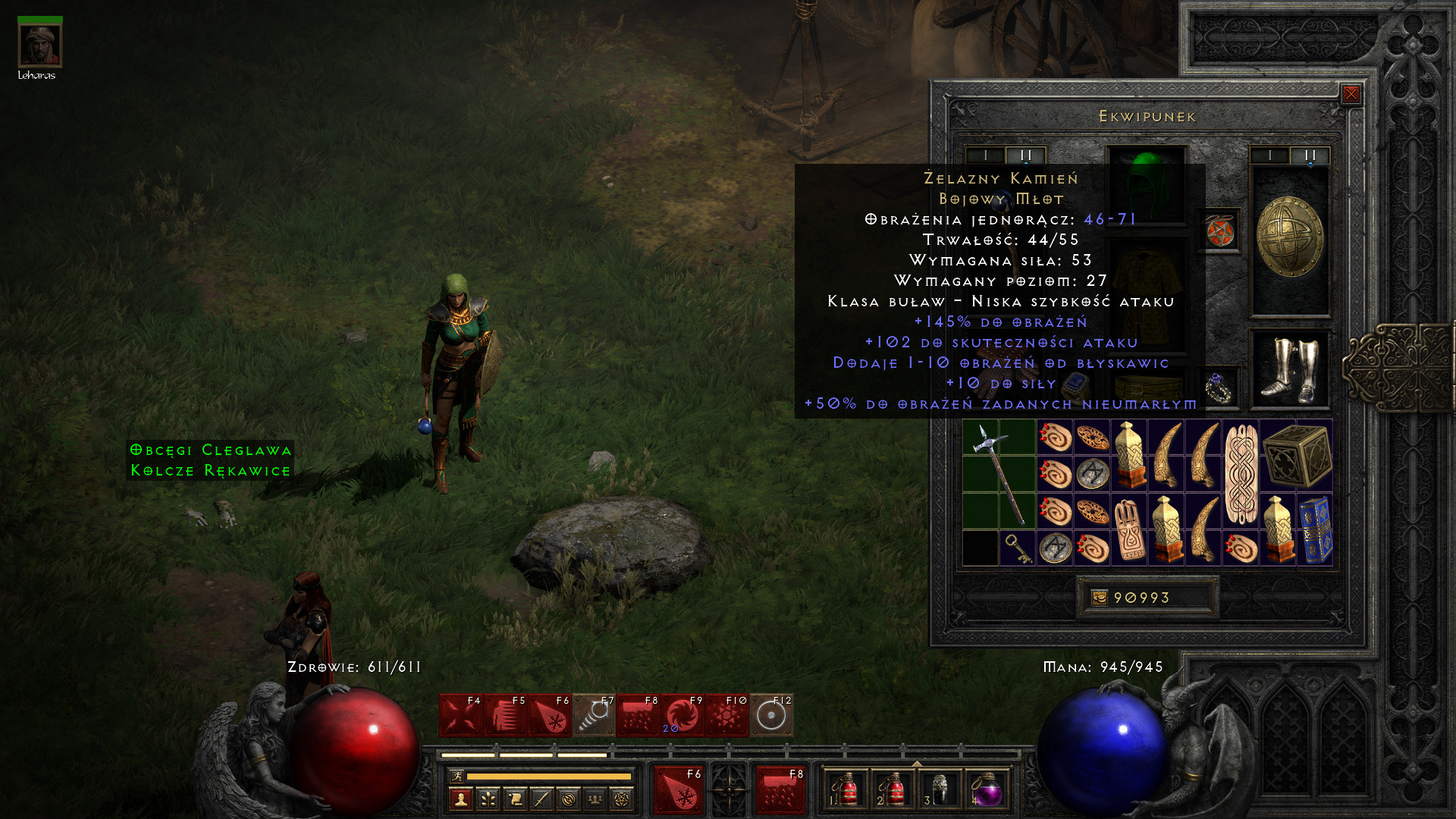The height and width of the screenshot is (819, 1456).
Task: Open the quest log scroll button
Action: [x=515, y=799]
